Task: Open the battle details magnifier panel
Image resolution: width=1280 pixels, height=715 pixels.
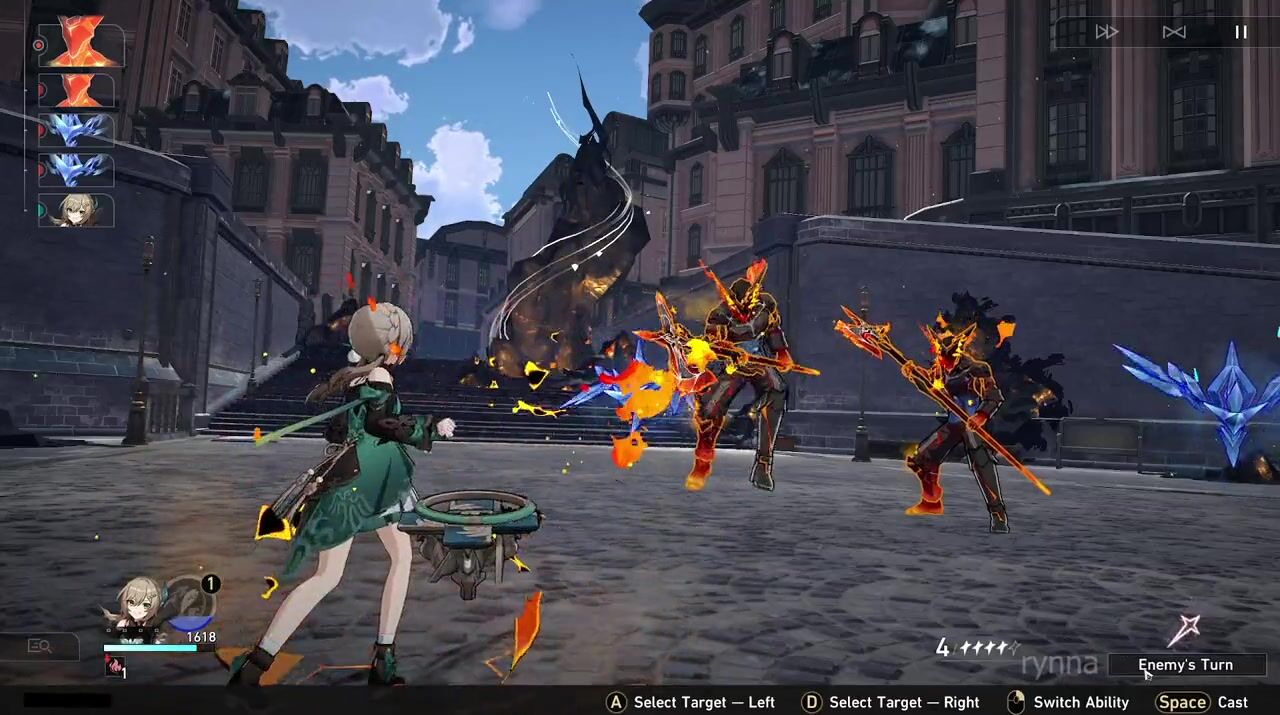Action: point(40,646)
